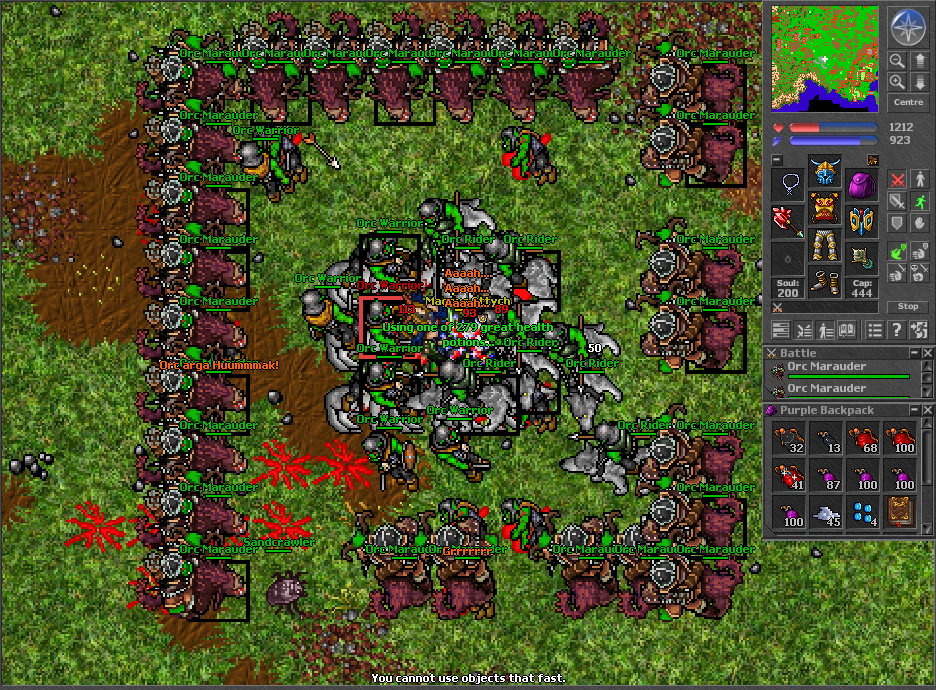This screenshot has width=936, height=690.
Task: Open the question mark help button
Action: (897, 330)
